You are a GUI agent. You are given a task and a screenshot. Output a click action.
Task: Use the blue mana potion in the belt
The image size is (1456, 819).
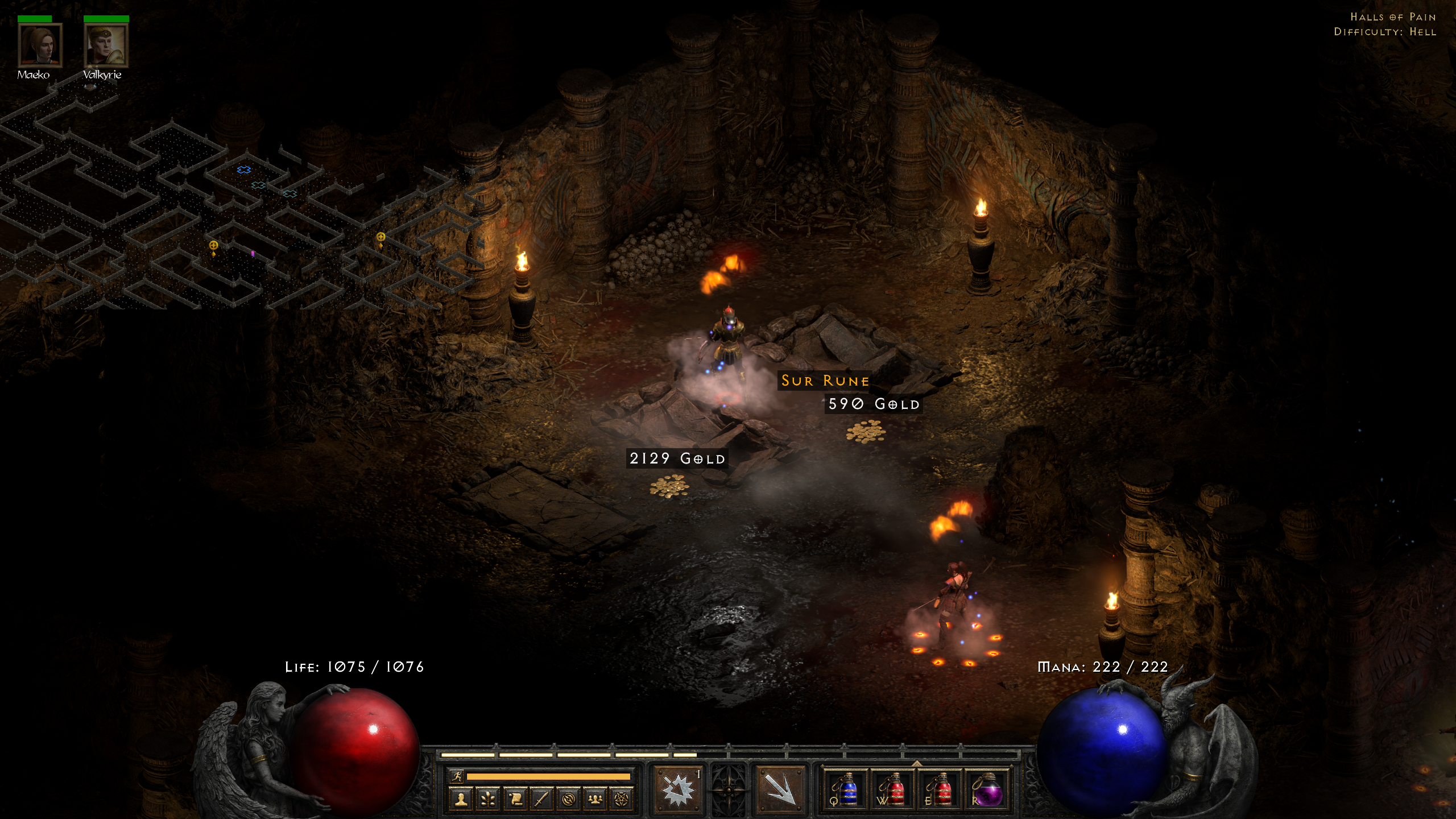[x=846, y=789]
